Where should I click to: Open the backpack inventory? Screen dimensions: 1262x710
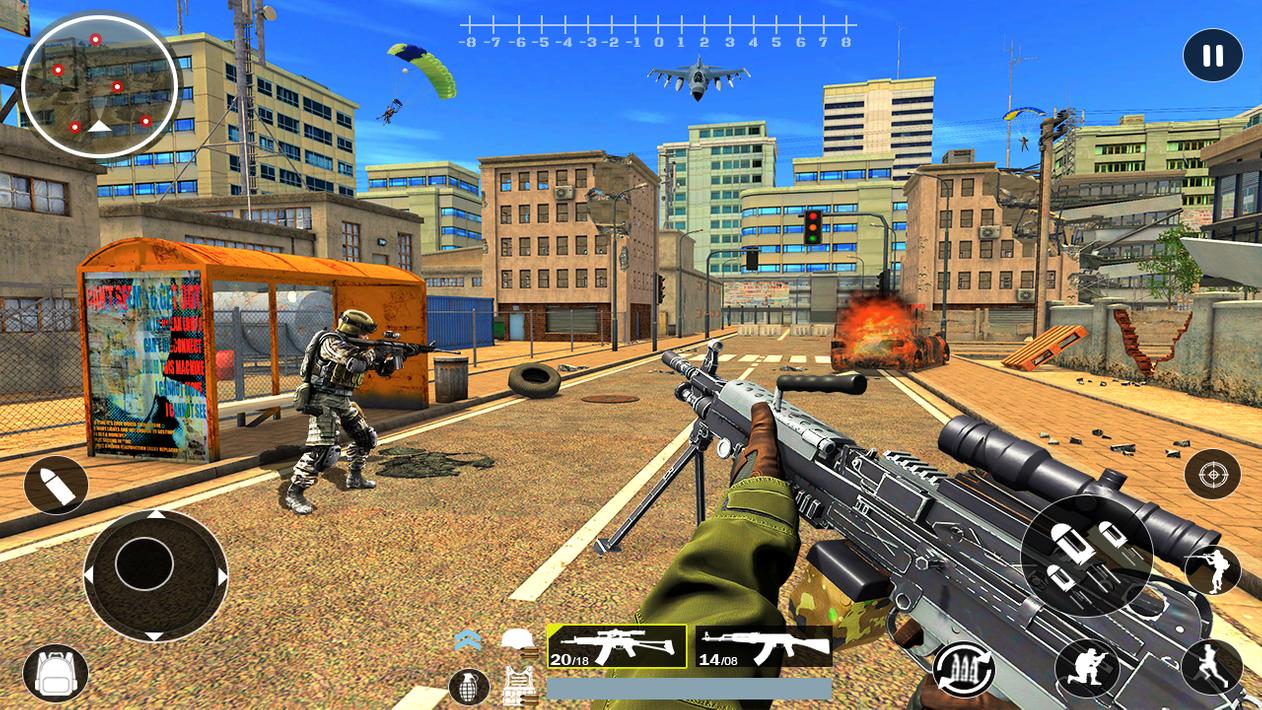[56, 673]
